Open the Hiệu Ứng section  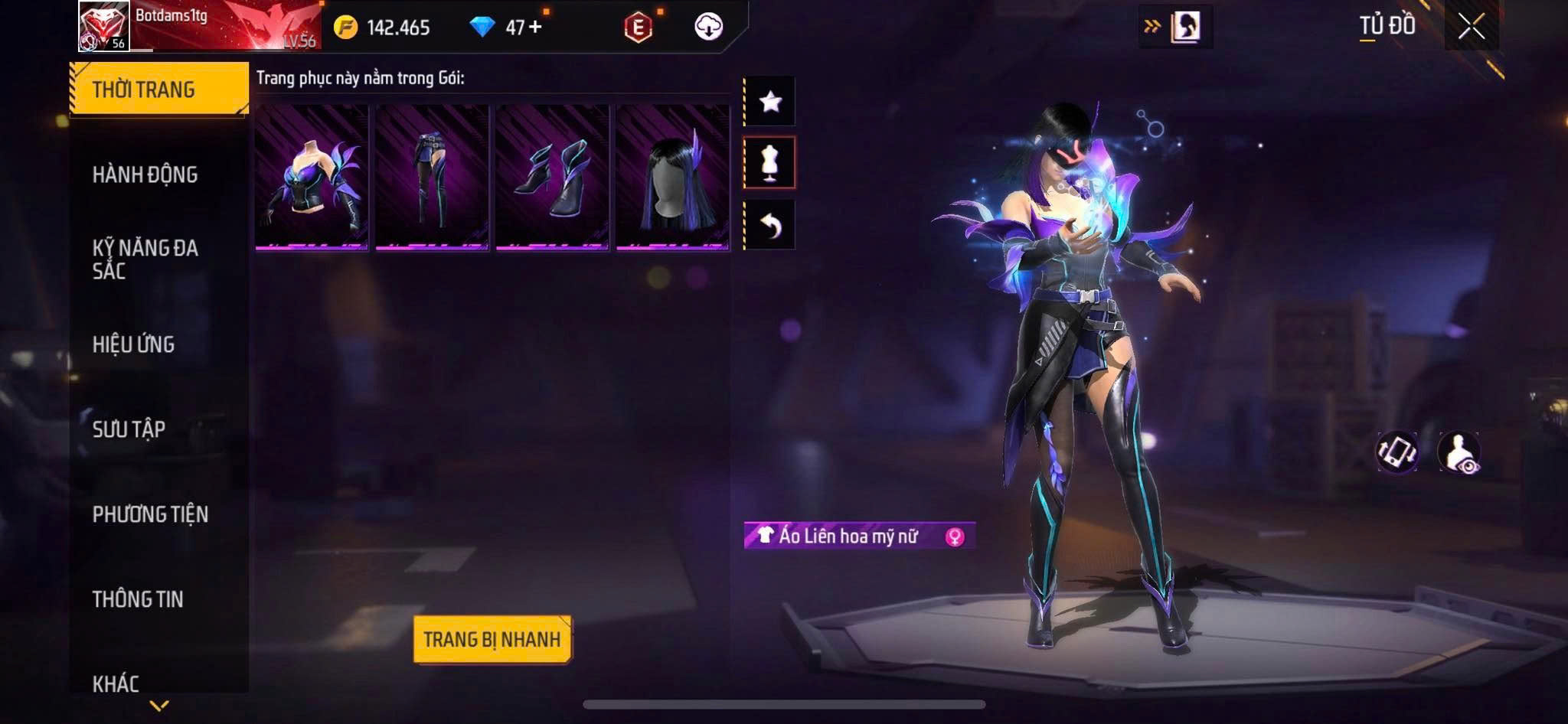pos(134,344)
